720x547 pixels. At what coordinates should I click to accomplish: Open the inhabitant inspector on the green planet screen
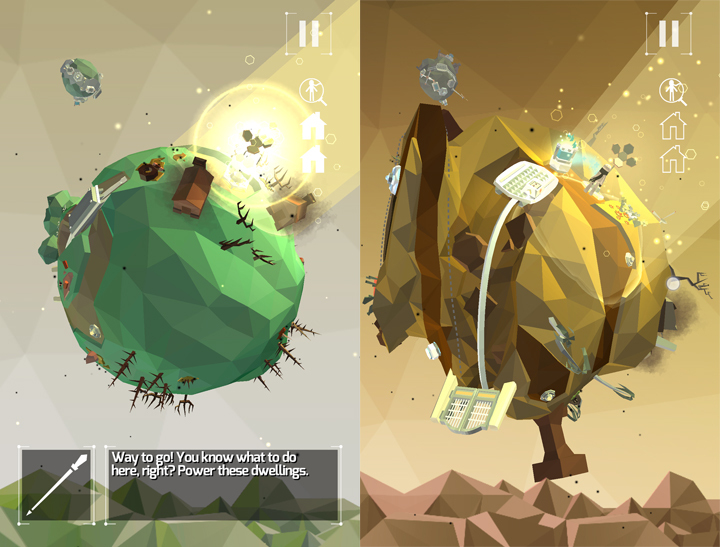click(x=313, y=92)
